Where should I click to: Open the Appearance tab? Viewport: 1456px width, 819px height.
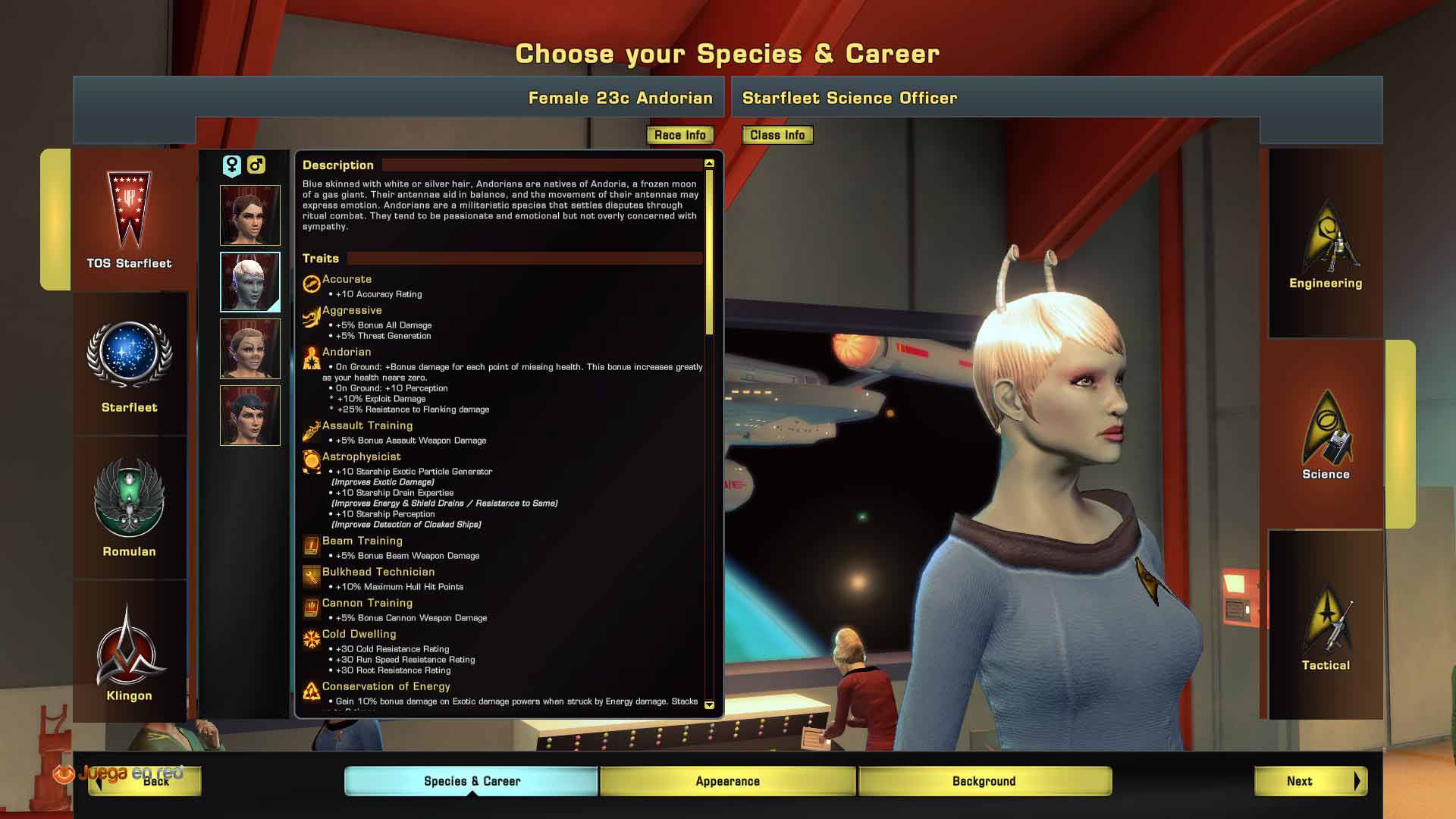click(727, 781)
